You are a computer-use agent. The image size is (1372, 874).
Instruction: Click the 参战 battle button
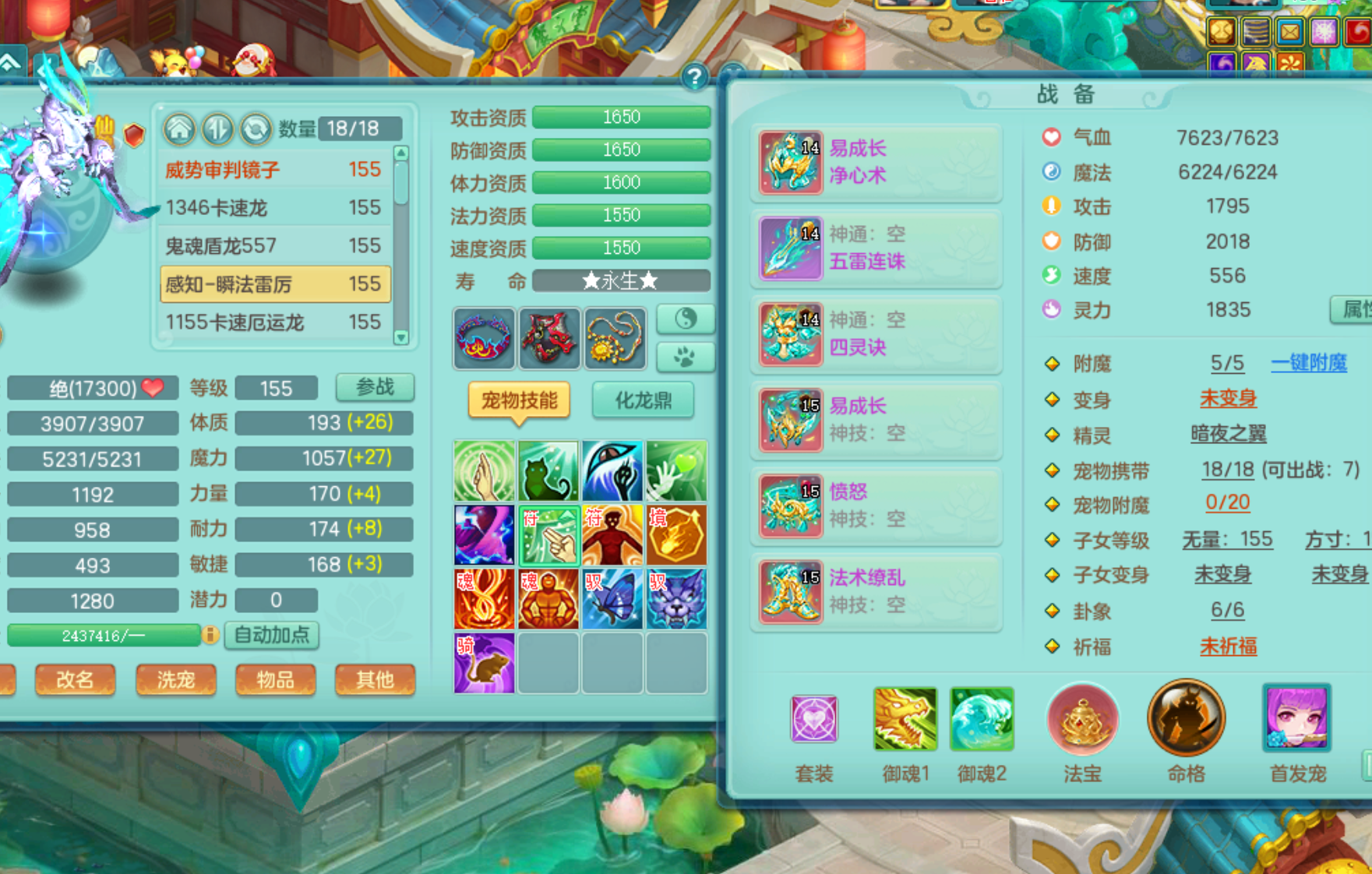(375, 387)
